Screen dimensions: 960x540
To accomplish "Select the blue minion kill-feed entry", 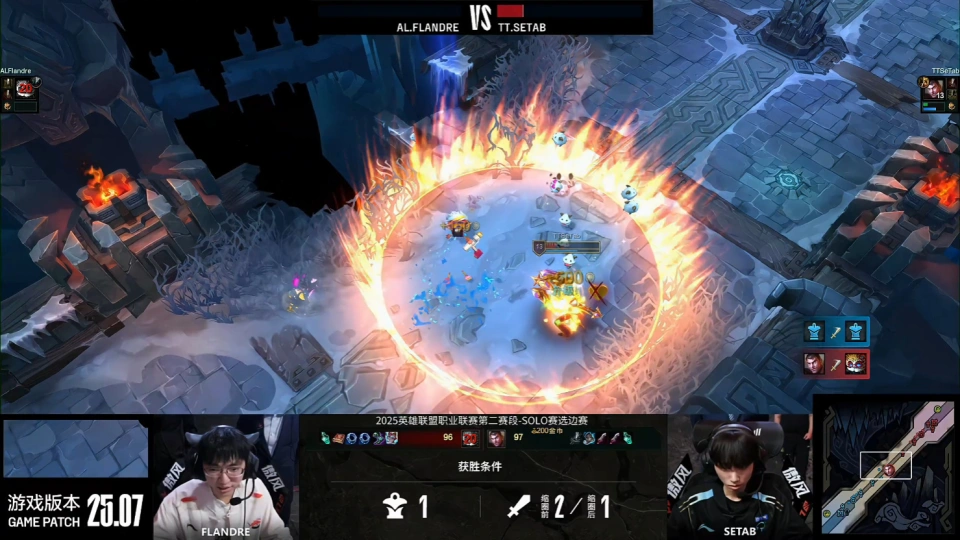I will [x=834, y=331].
